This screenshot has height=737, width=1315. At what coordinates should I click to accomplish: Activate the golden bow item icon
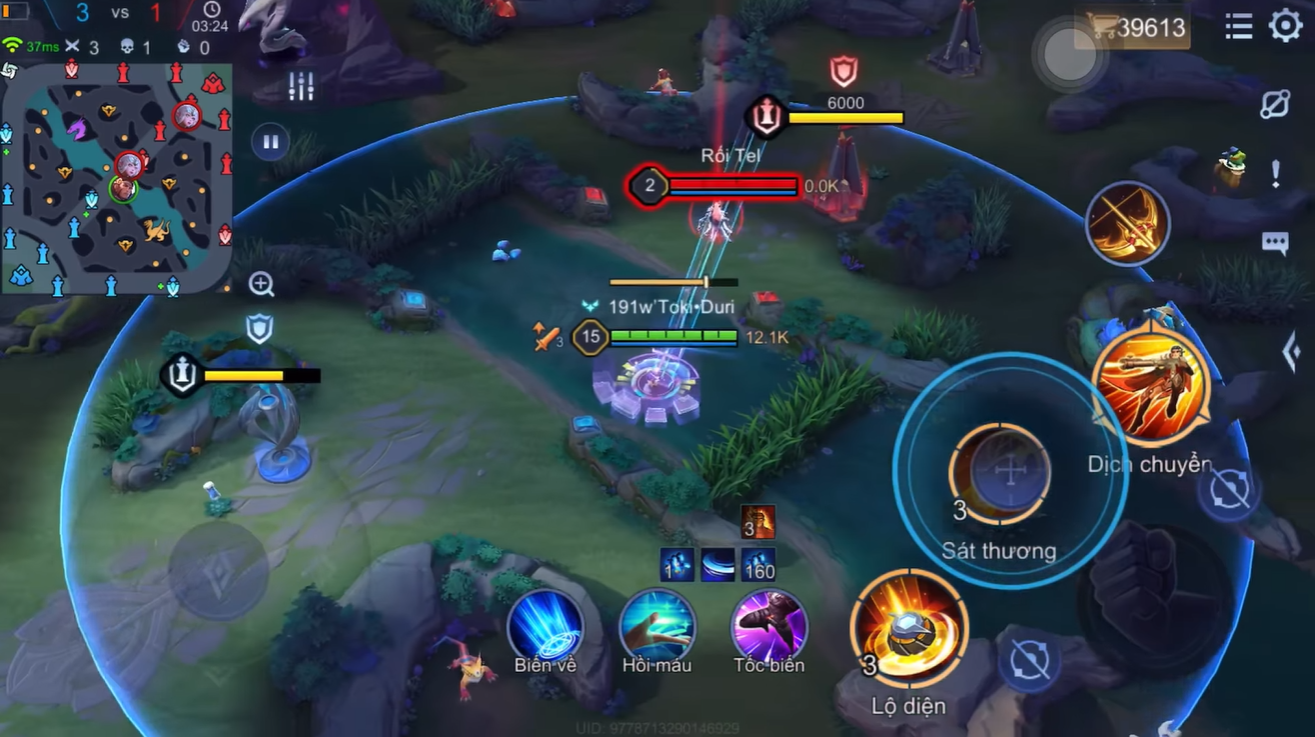(1128, 224)
